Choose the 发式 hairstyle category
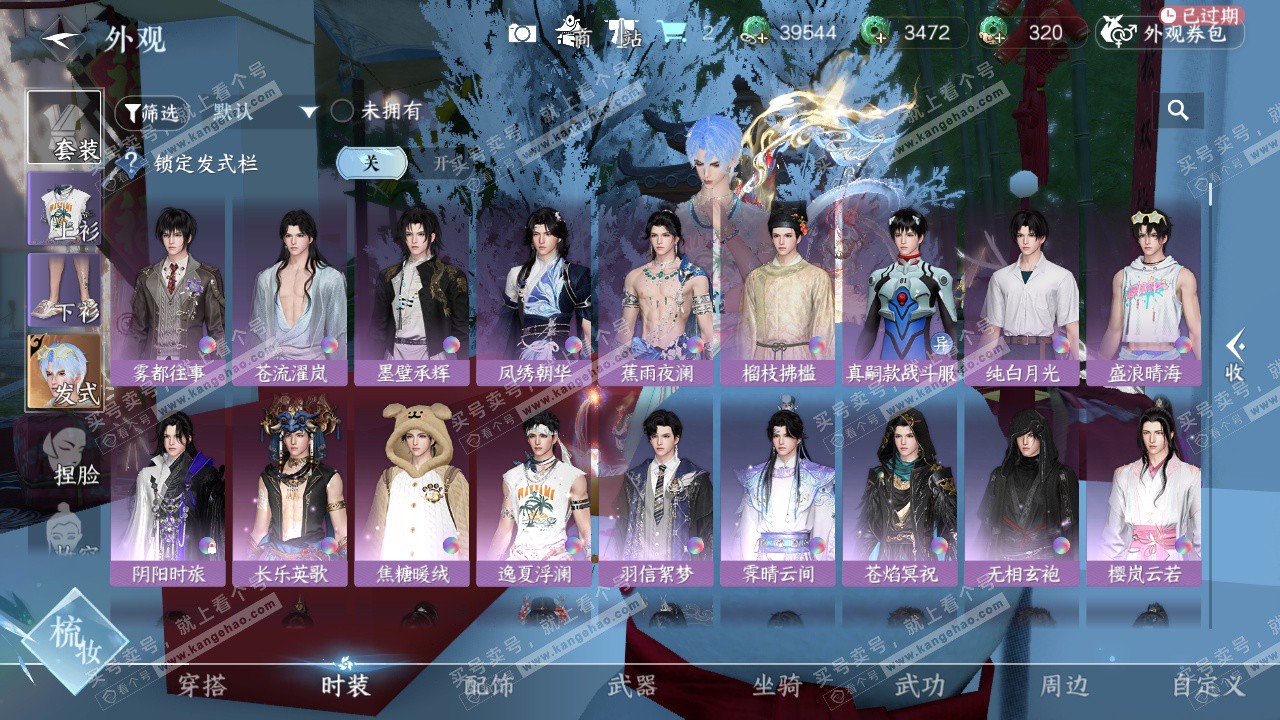 tap(65, 371)
